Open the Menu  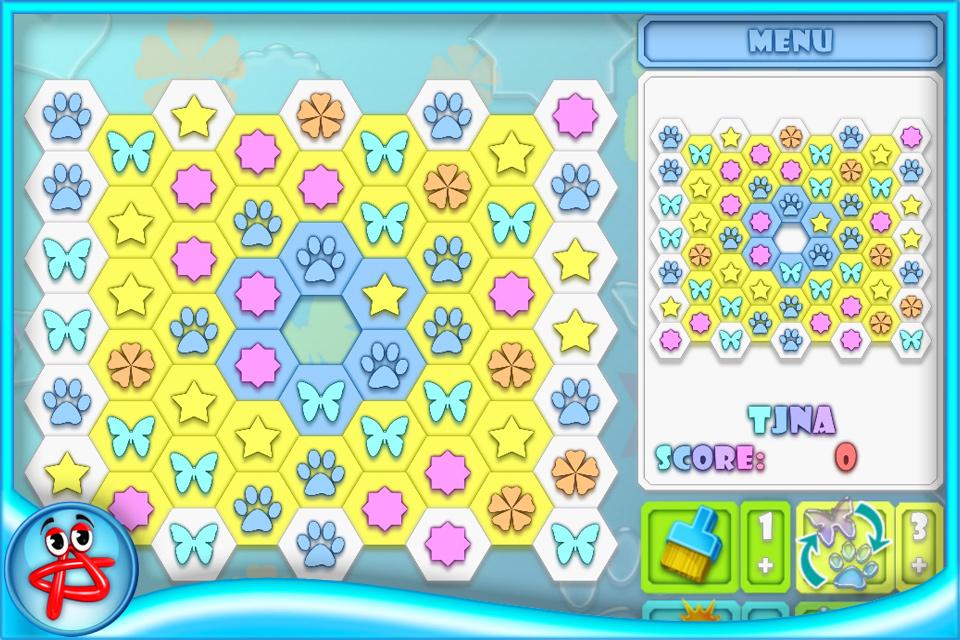pyautogui.click(x=790, y=41)
